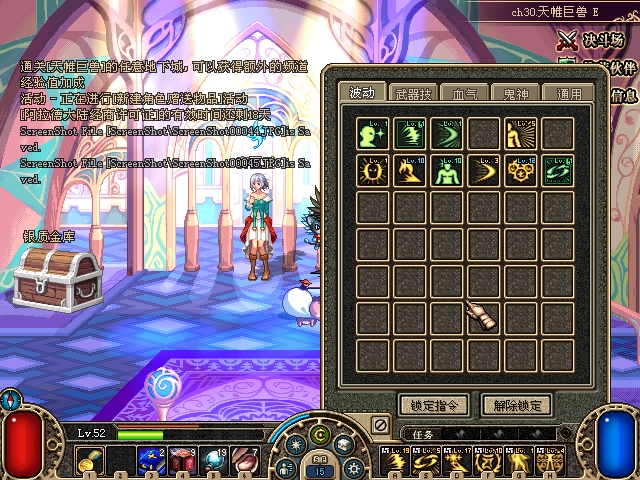Select the green head with sparkle skill
The image size is (640, 480).
pyautogui.click(x=374, y=134)
